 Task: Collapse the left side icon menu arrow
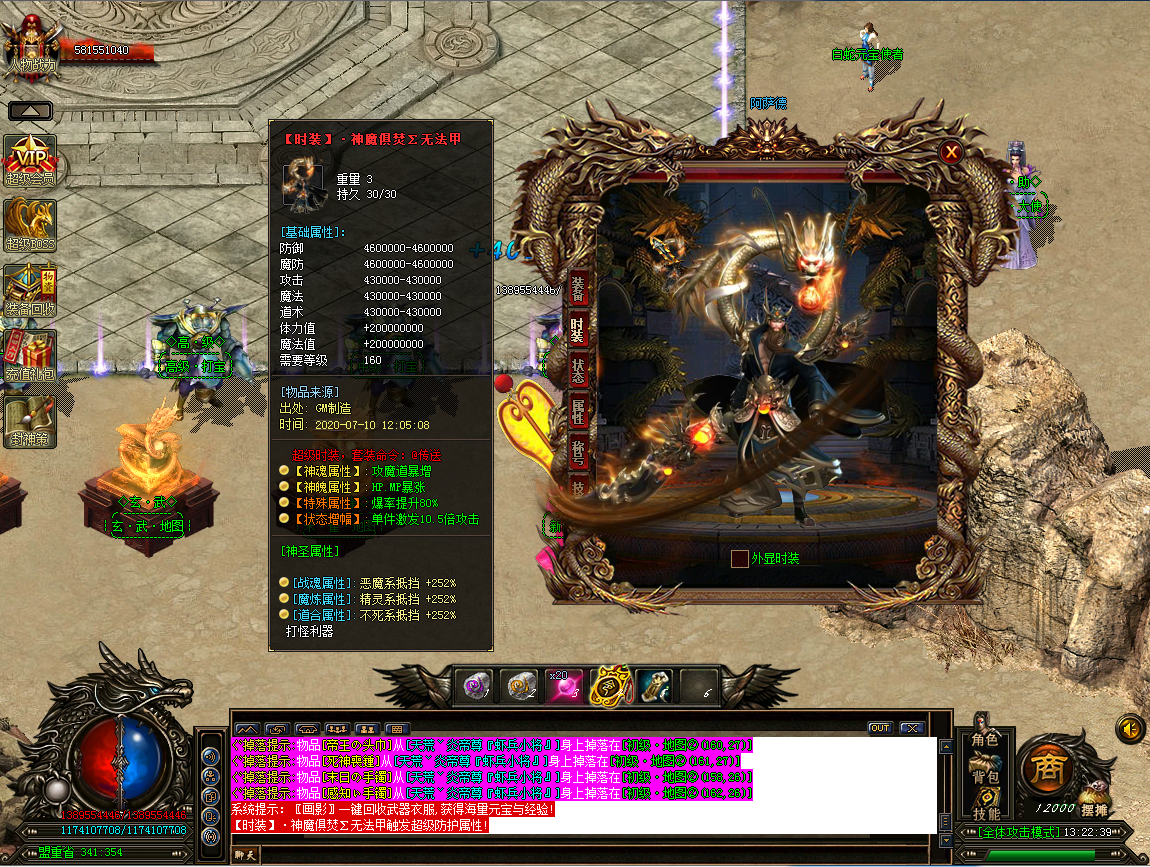[30, 111]
